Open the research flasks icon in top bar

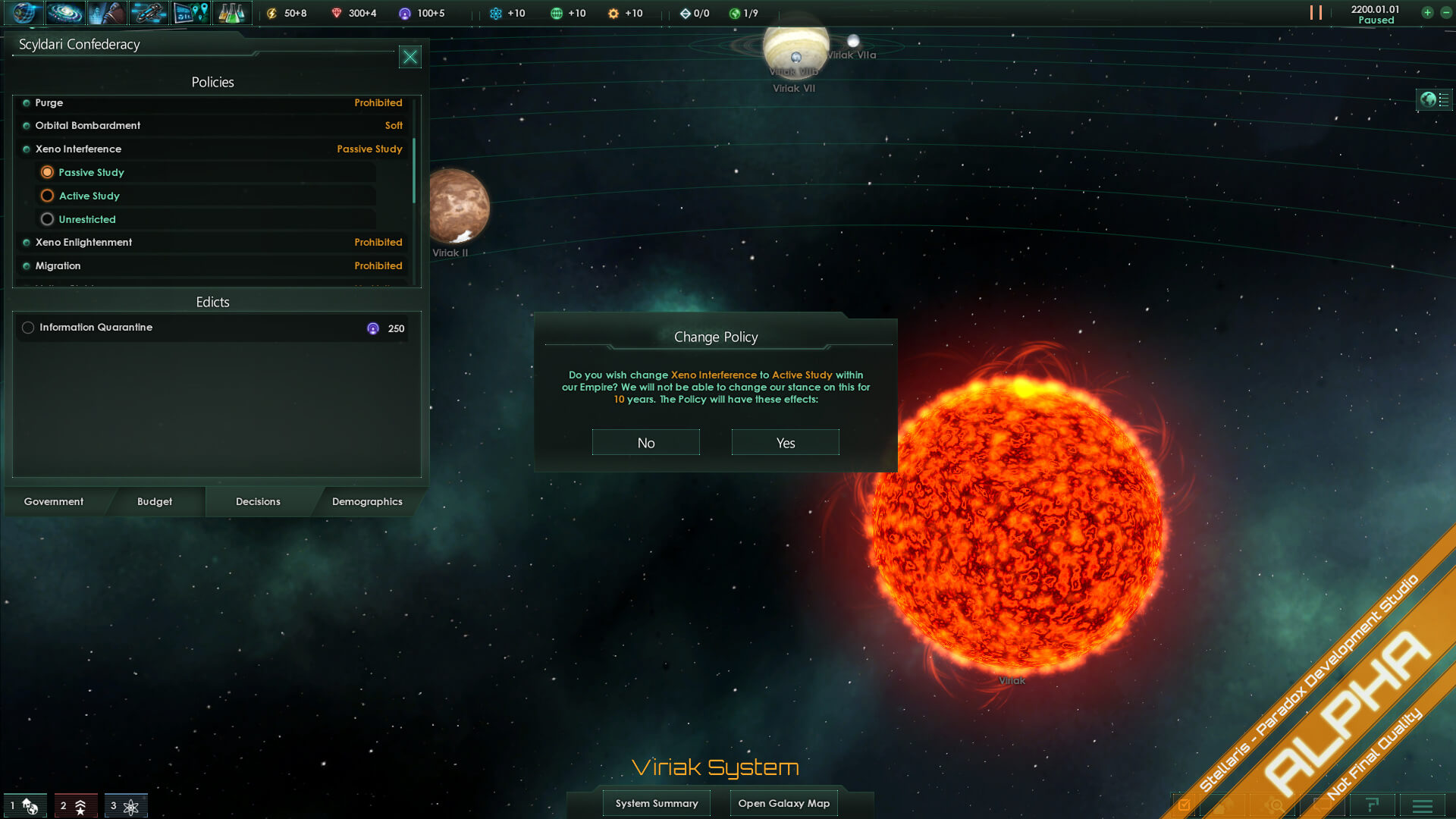[x=231, y=13]
